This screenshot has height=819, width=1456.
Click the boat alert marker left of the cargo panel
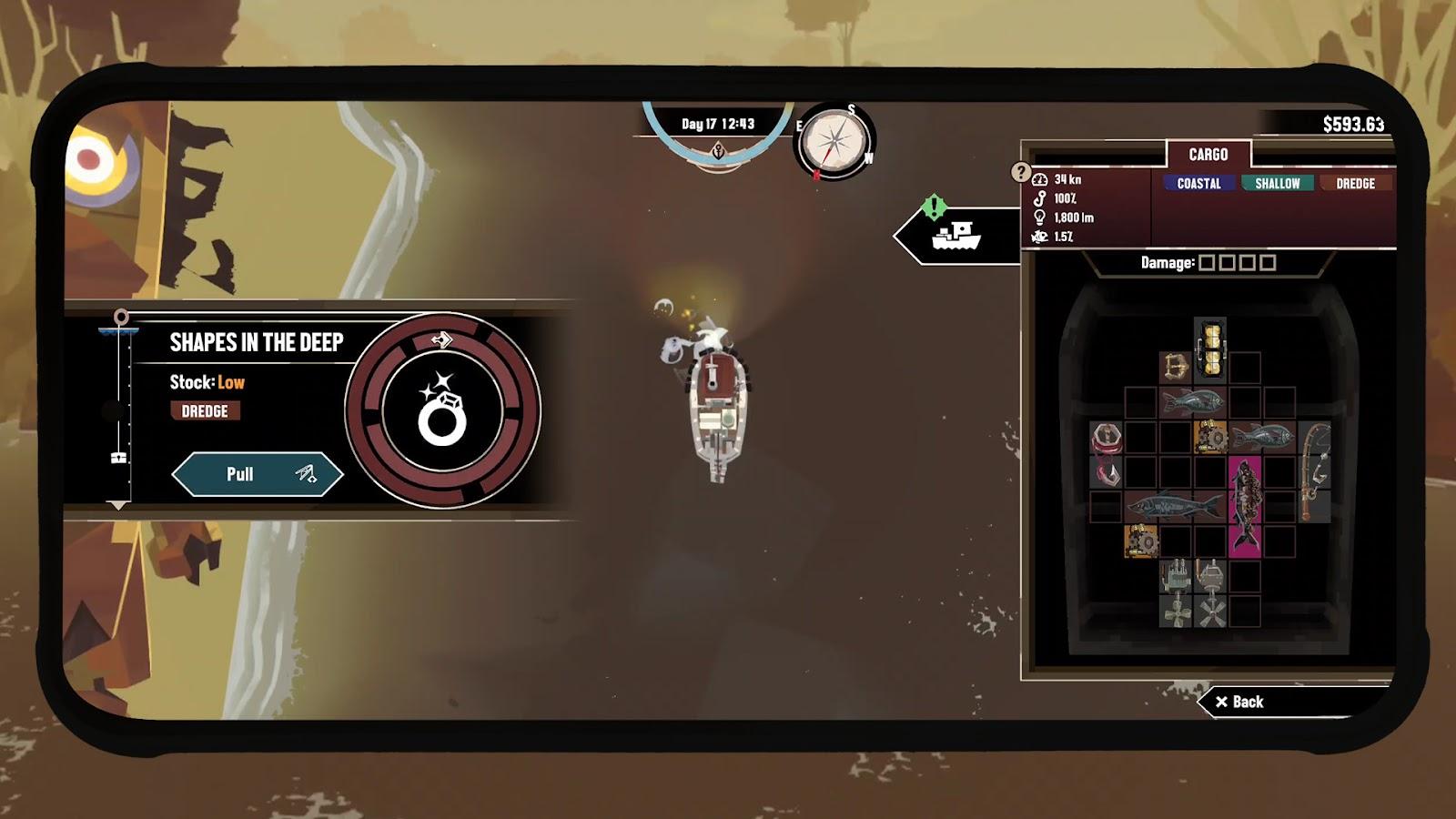pos(955,235)
